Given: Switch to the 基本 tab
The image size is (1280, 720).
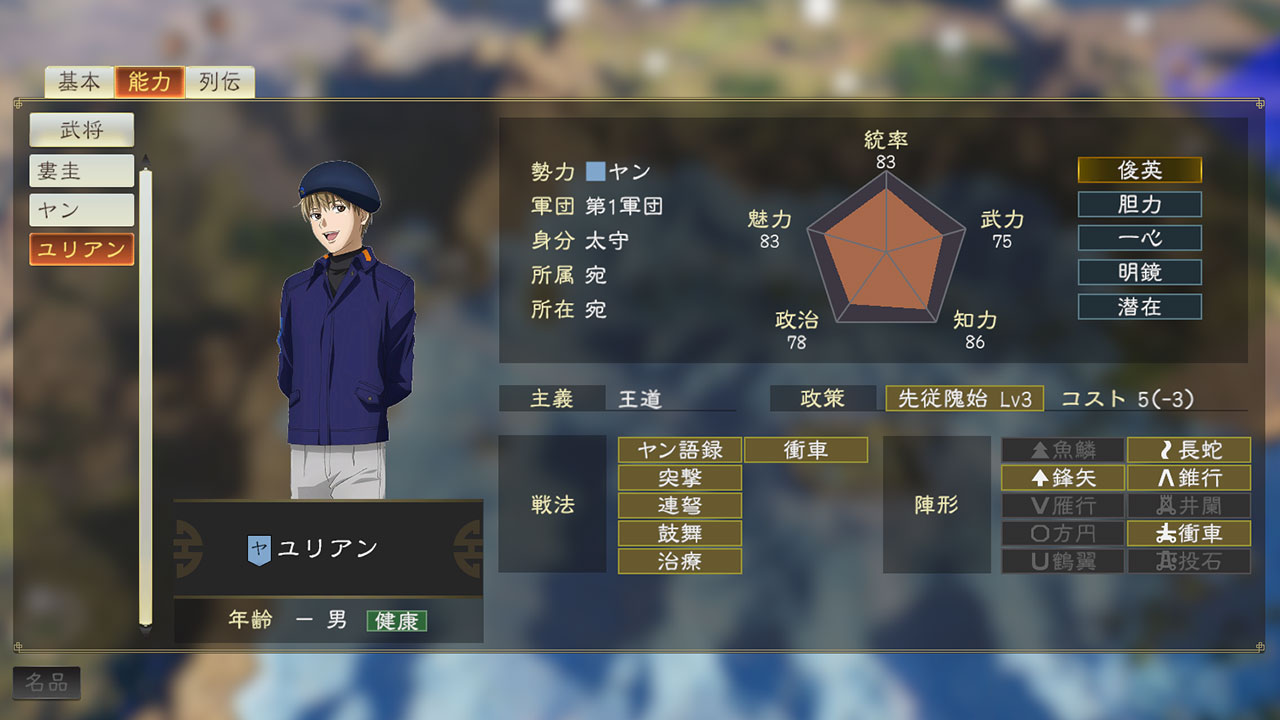Looking at the screenshot, I should point(79,82).
